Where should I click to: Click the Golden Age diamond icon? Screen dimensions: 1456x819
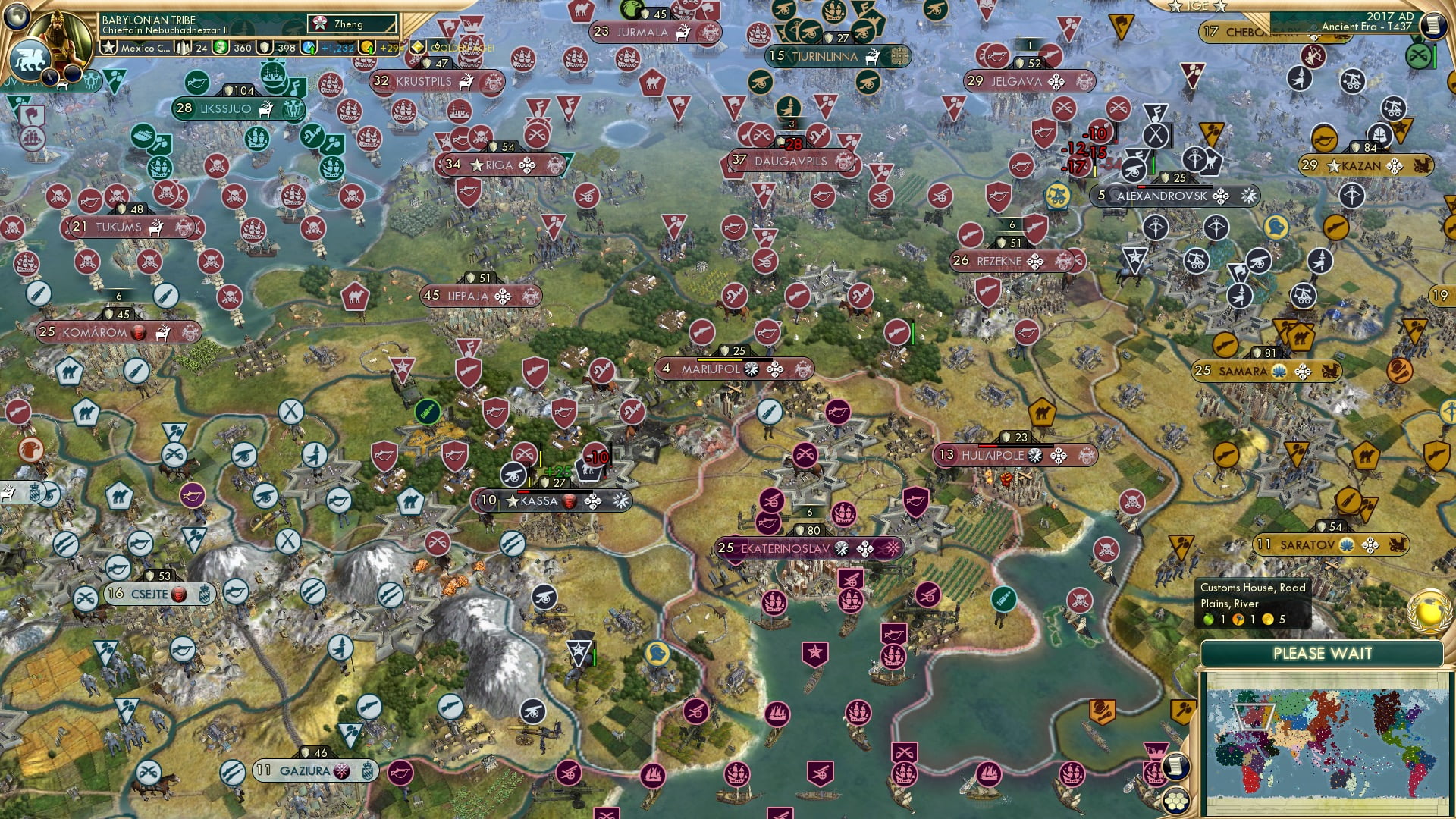[x=417, y=47]
